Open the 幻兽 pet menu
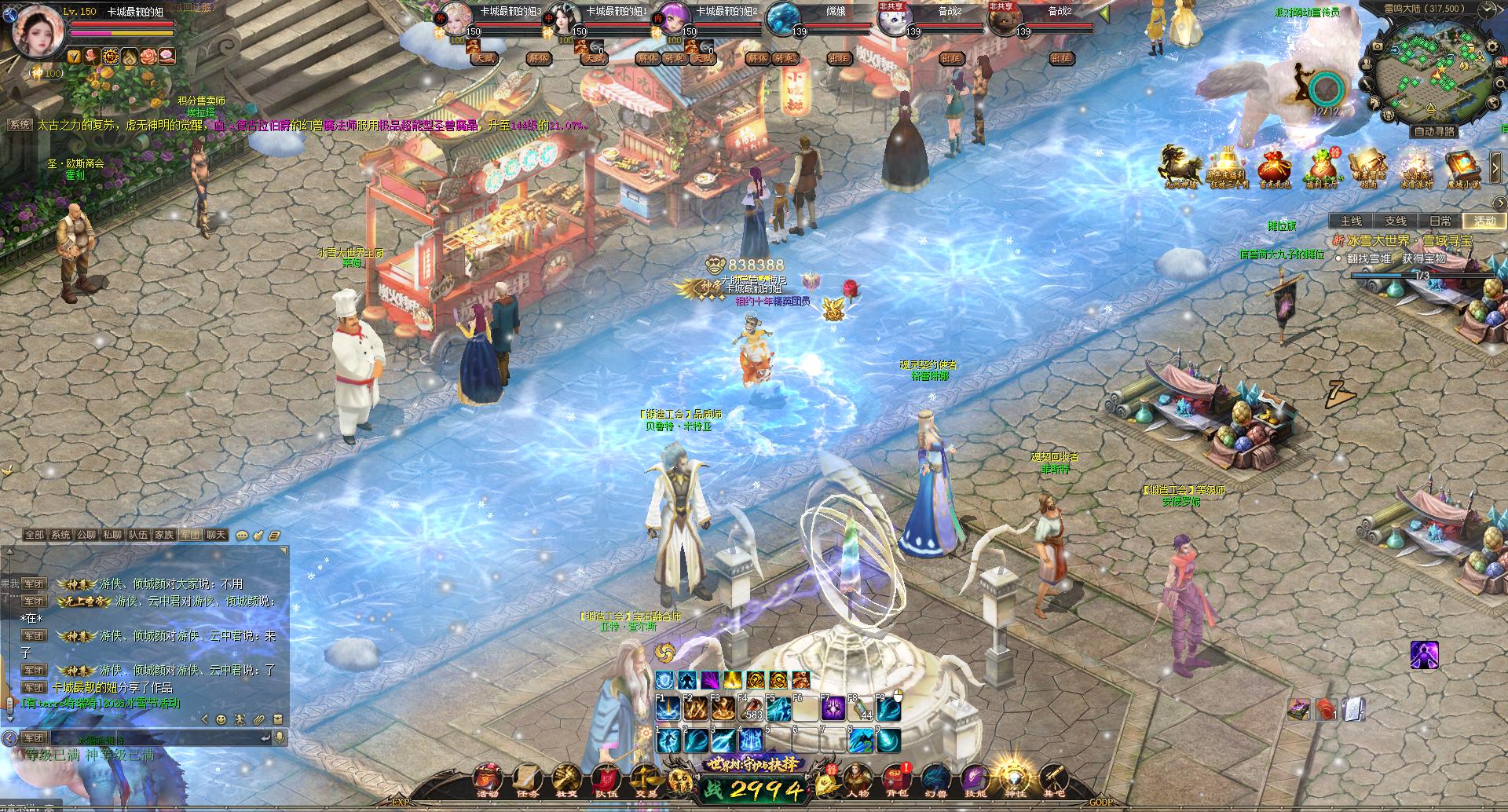Image resolution: width=1508 pixels, height=812 pixels. [x=935, y=779]
